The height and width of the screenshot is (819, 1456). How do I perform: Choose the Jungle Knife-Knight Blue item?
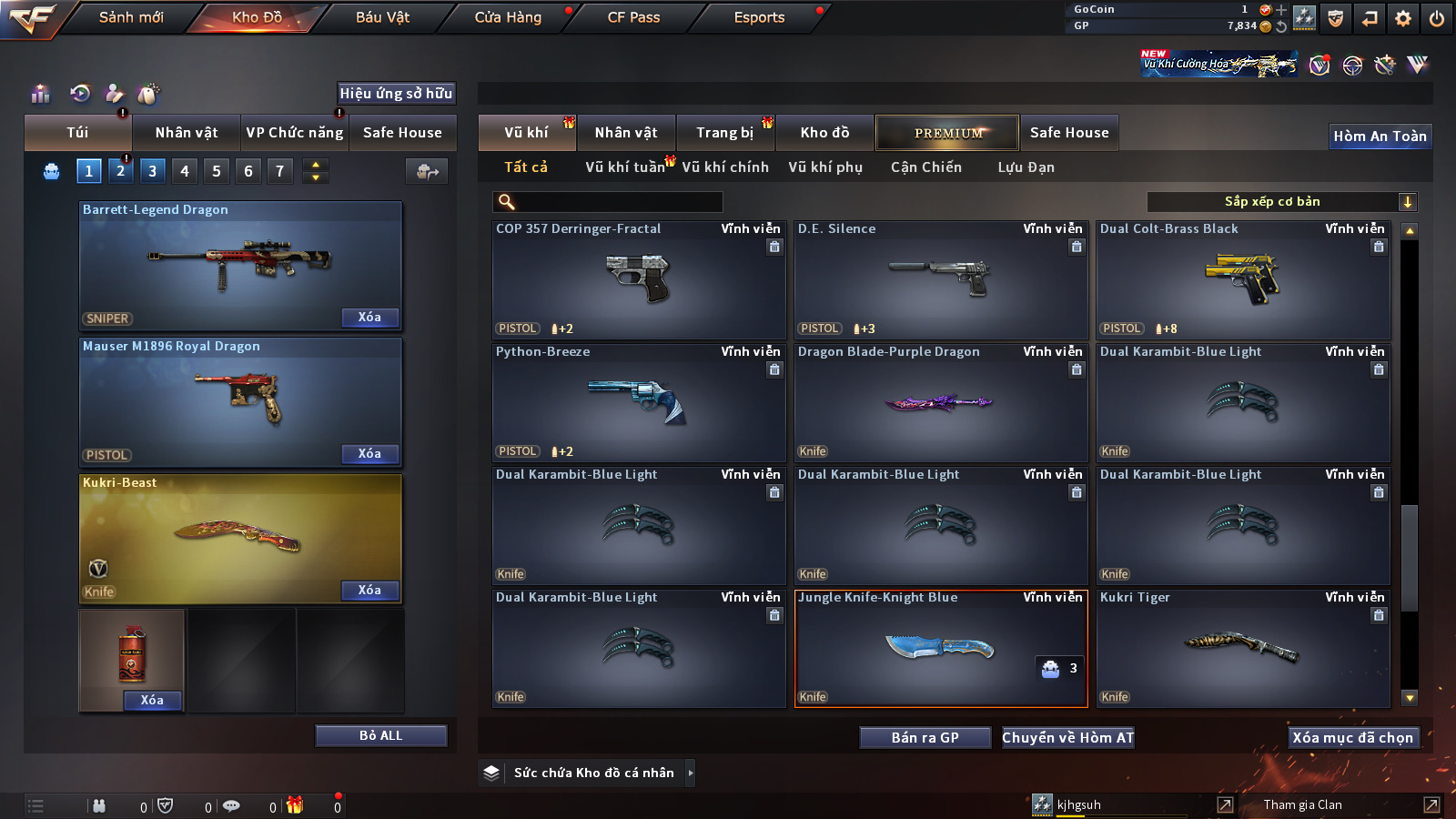[941, 648]
